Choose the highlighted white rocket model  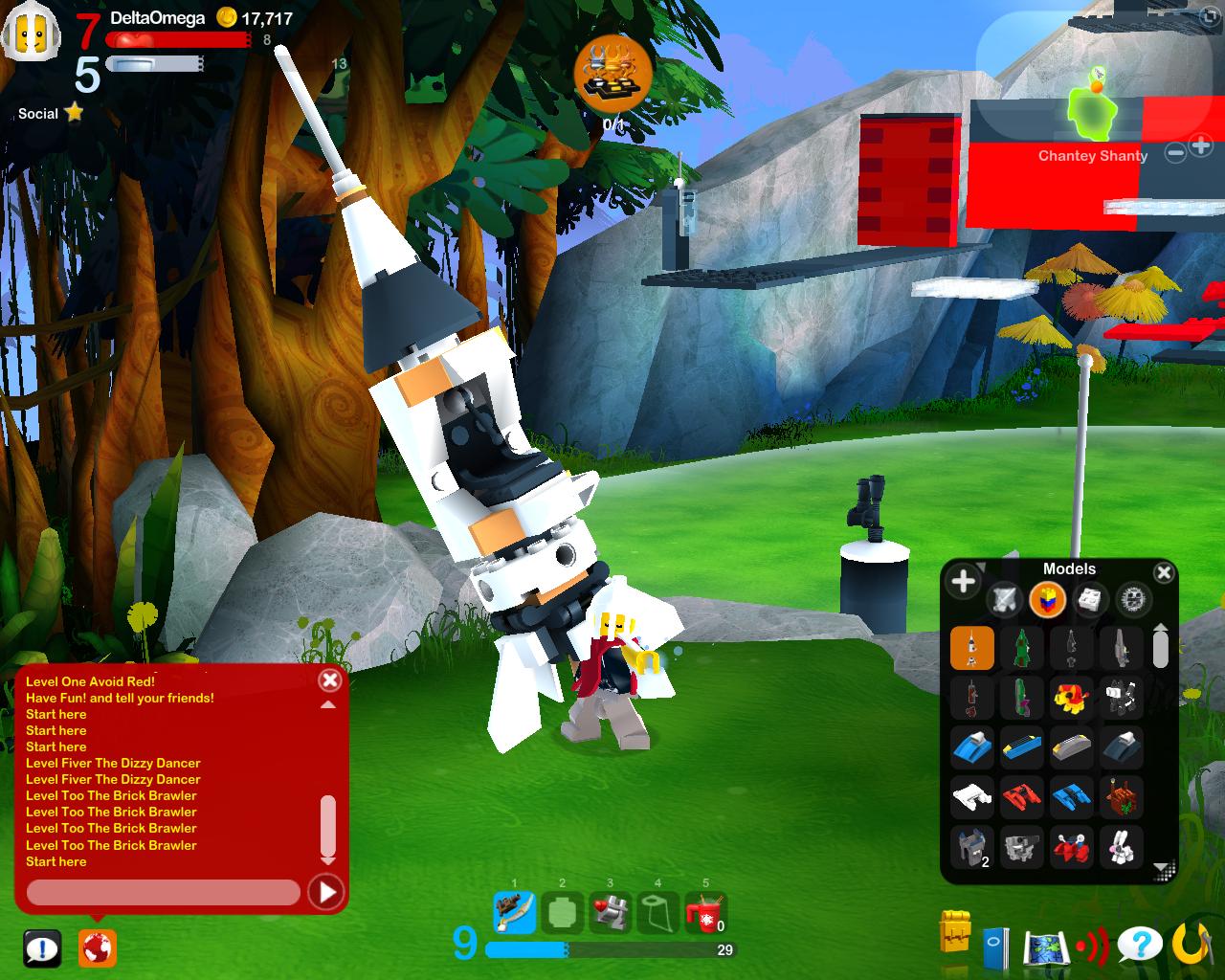pyautogui.click(x=972, y=648)
